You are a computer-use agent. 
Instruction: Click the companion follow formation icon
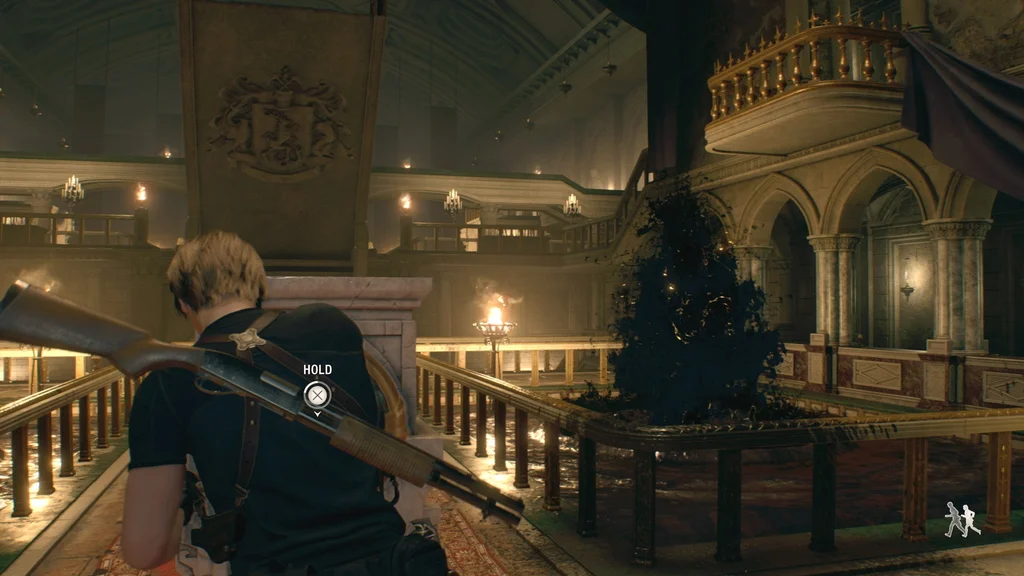click(962, 520)
